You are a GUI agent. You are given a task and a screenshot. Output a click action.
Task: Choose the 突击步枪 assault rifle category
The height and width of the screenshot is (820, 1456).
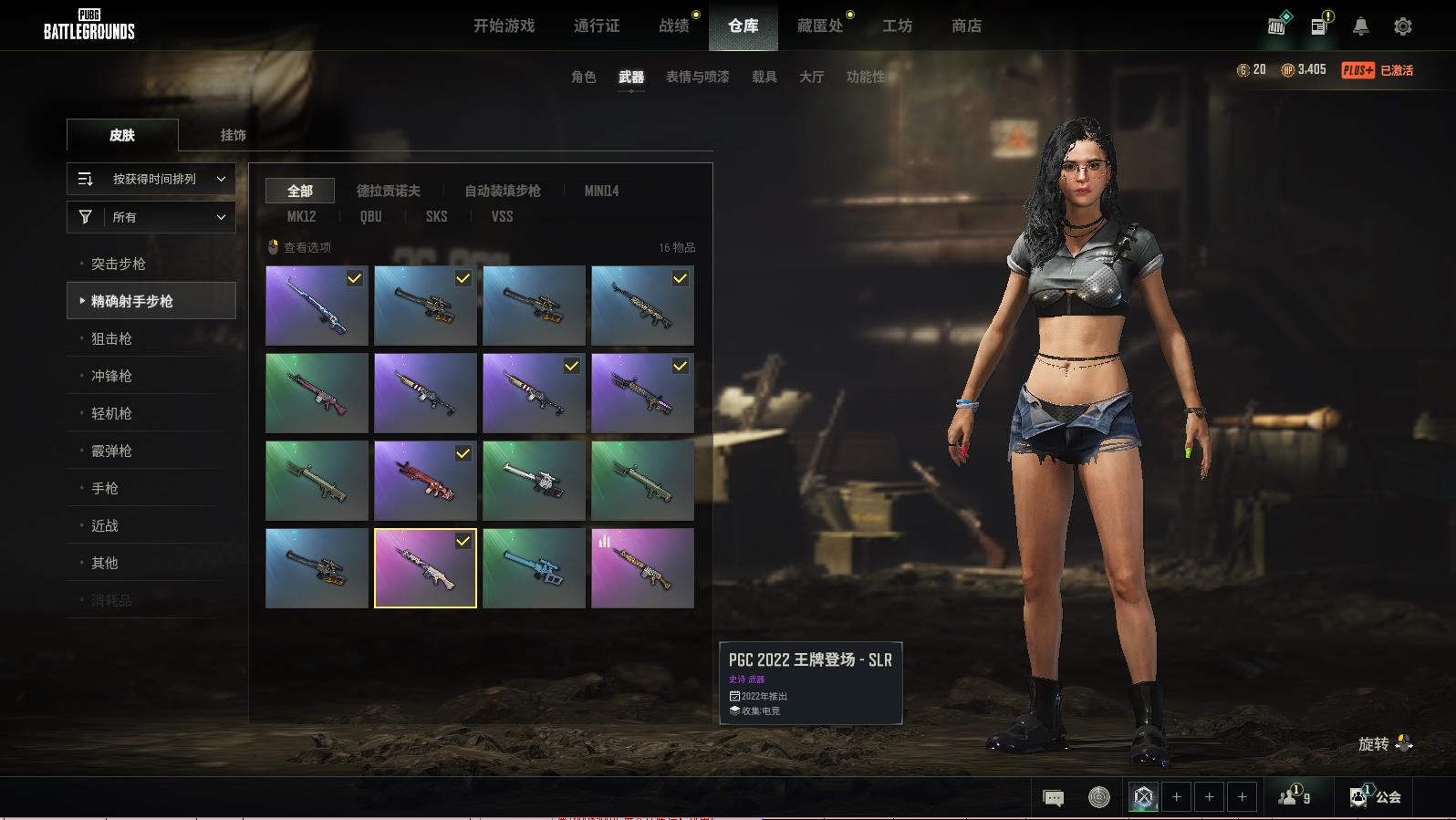click(x=119, y=265)
